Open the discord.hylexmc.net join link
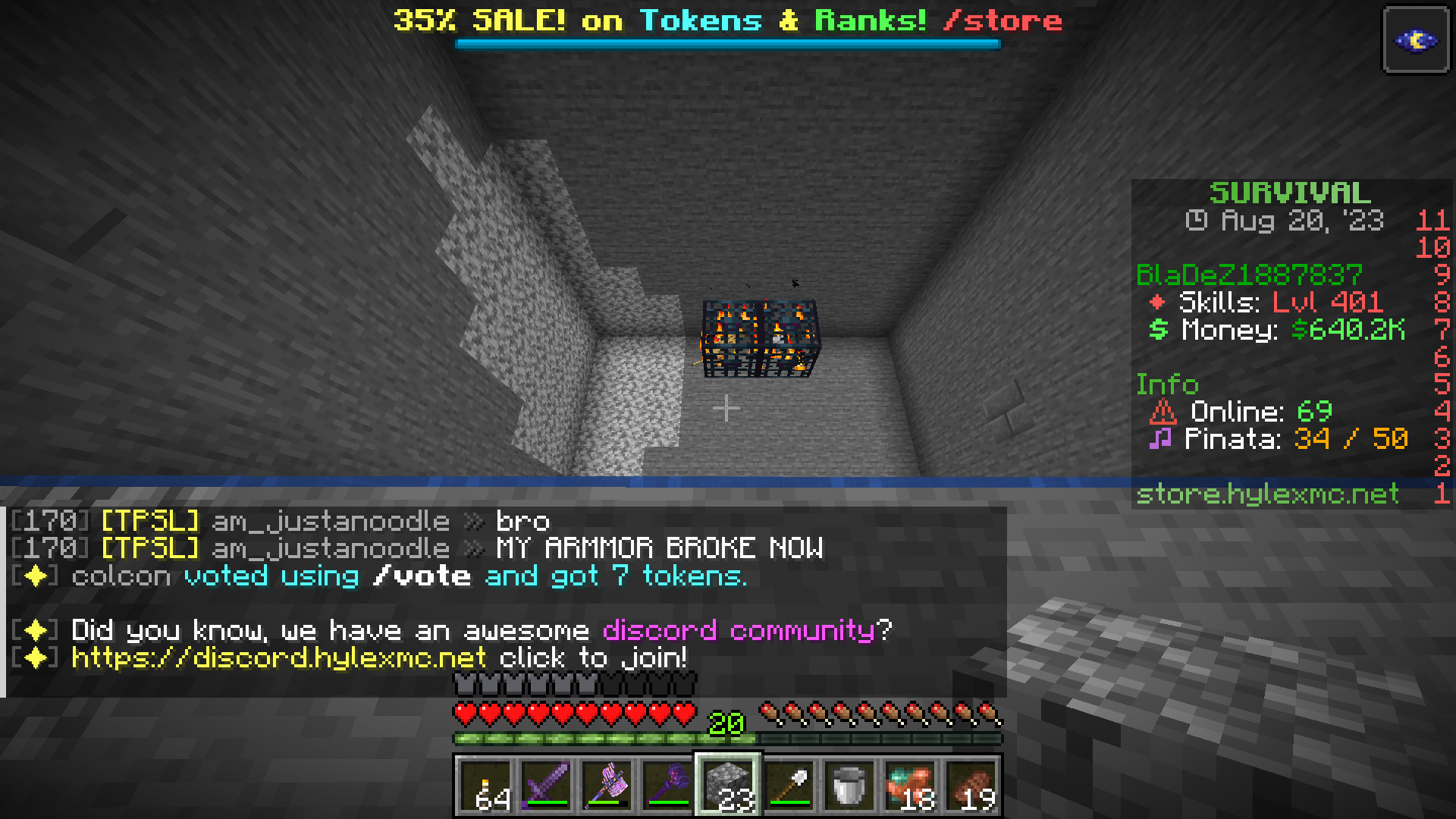The height and width of the screenshot is (819, 1456). 275,657
